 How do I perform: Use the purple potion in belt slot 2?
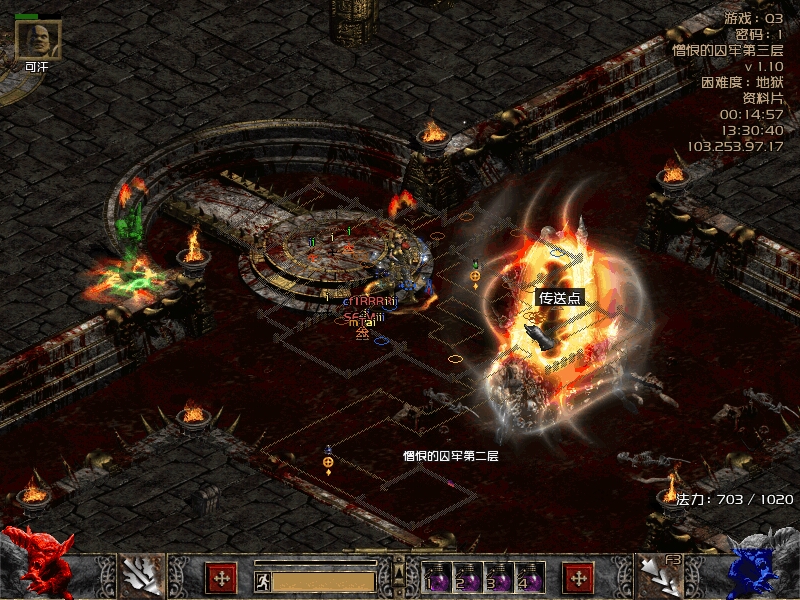[467, 579]
